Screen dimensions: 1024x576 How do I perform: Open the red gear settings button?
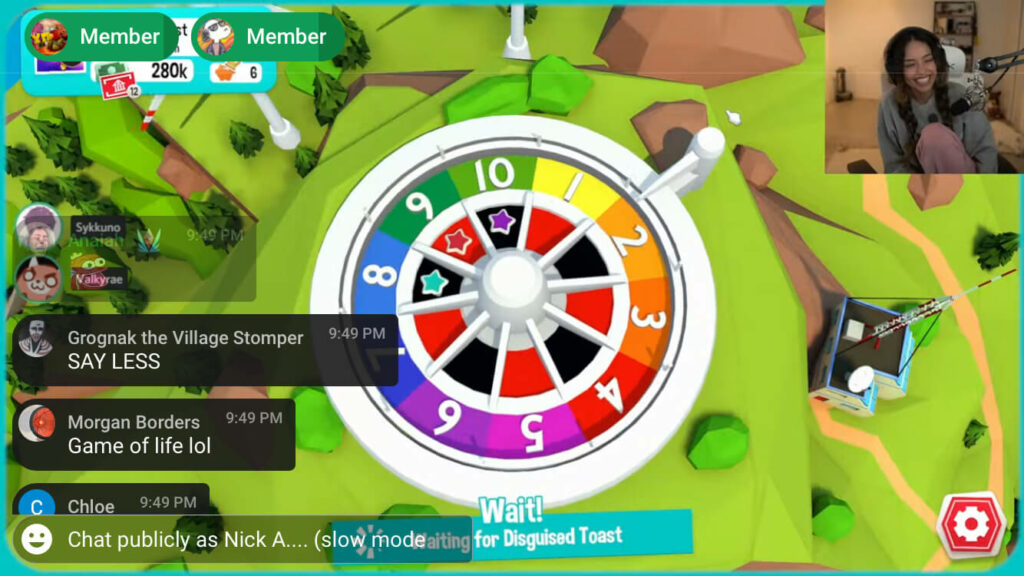coord(970,524)
